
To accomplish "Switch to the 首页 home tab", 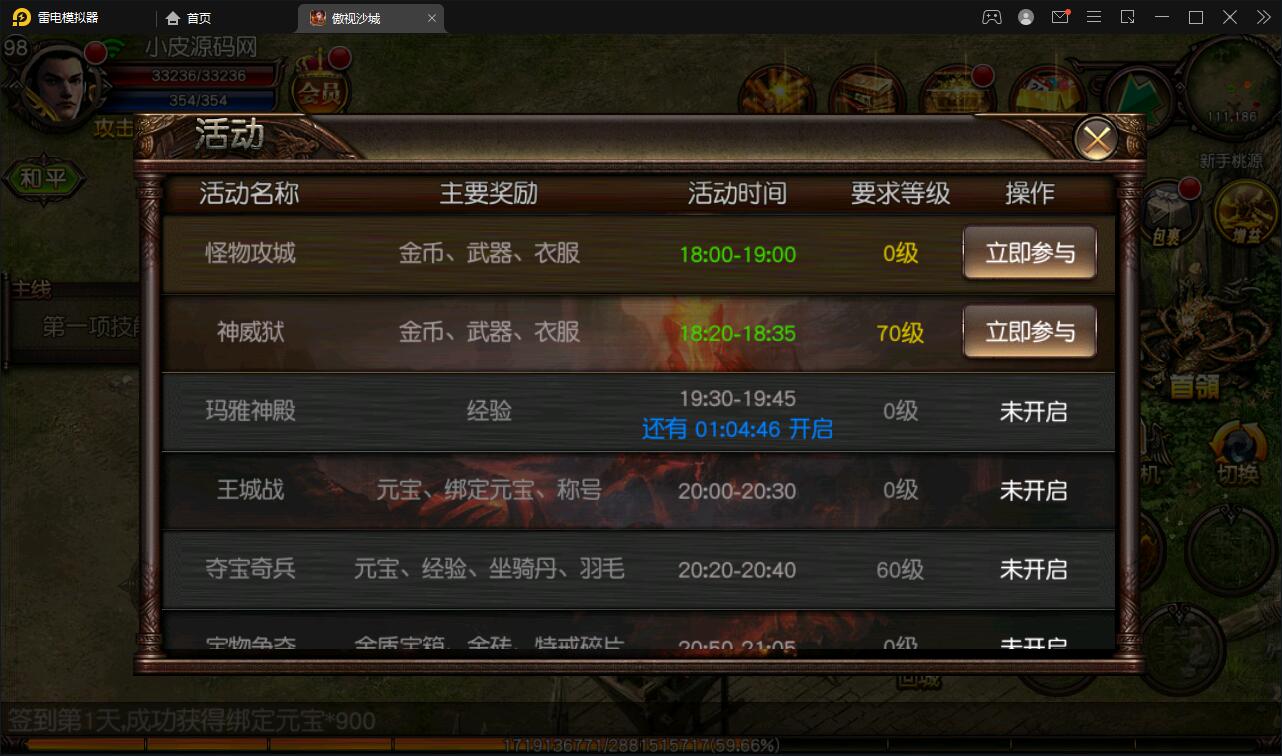I will tap(188, 17).
